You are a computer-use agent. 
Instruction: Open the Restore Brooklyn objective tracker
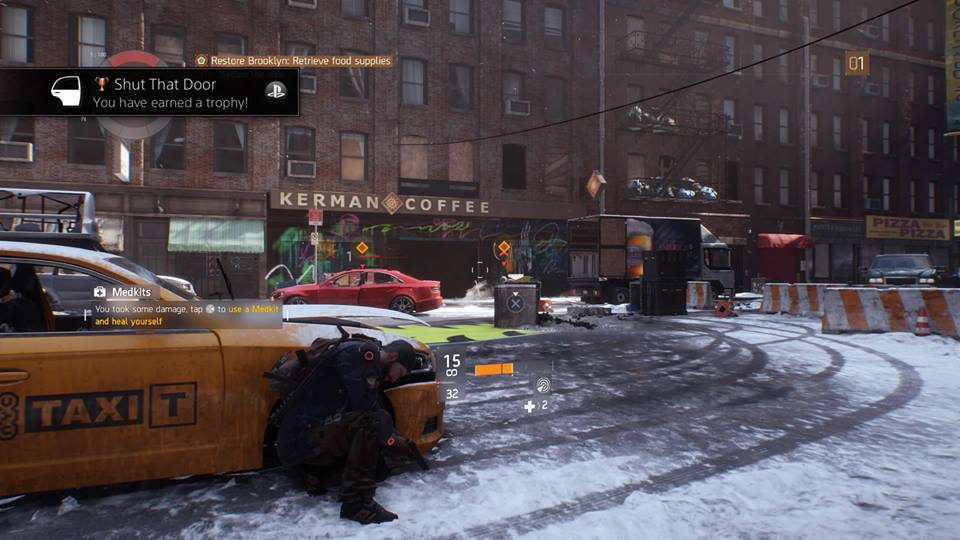click(294, 61)
